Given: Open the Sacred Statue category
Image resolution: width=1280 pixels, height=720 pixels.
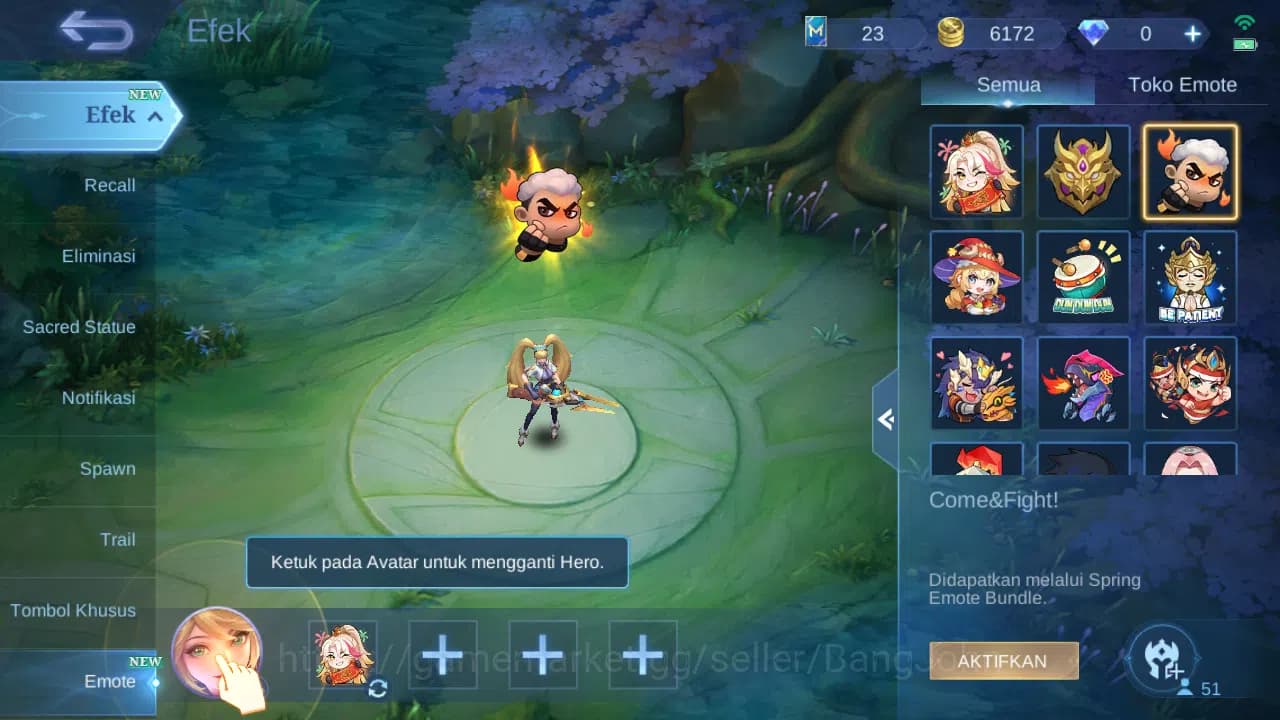Looking at the screenshot, I should coord(79,327).
